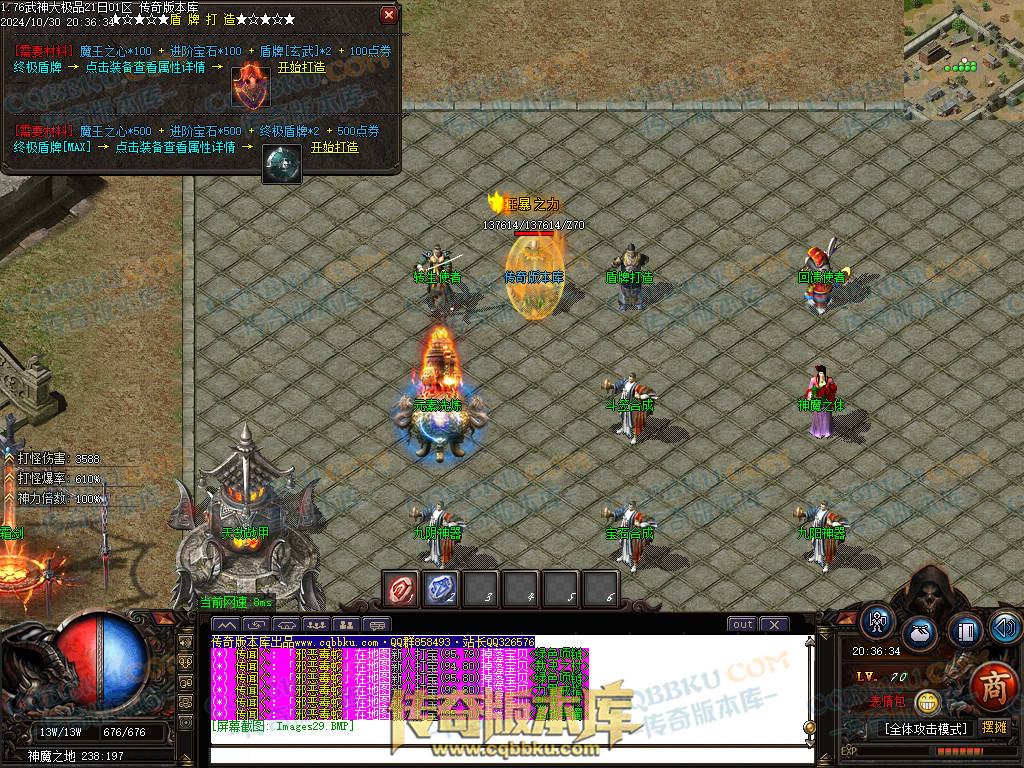
Task: Start forging the Ultimate Shield (终极盾牌)
Action: (301, 67)
